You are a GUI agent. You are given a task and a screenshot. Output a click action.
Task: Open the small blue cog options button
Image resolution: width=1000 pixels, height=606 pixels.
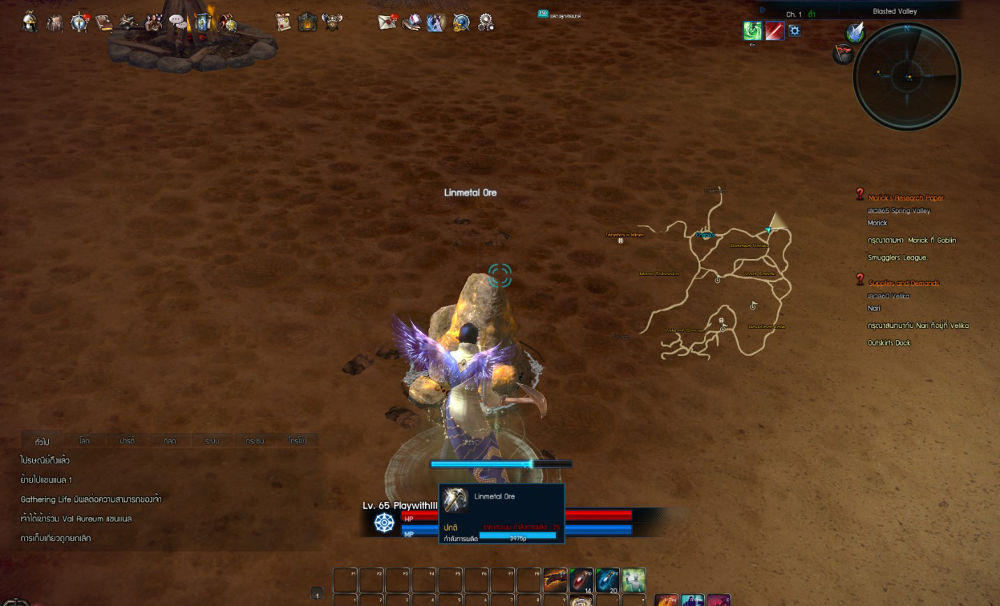[x=795, y=31]
